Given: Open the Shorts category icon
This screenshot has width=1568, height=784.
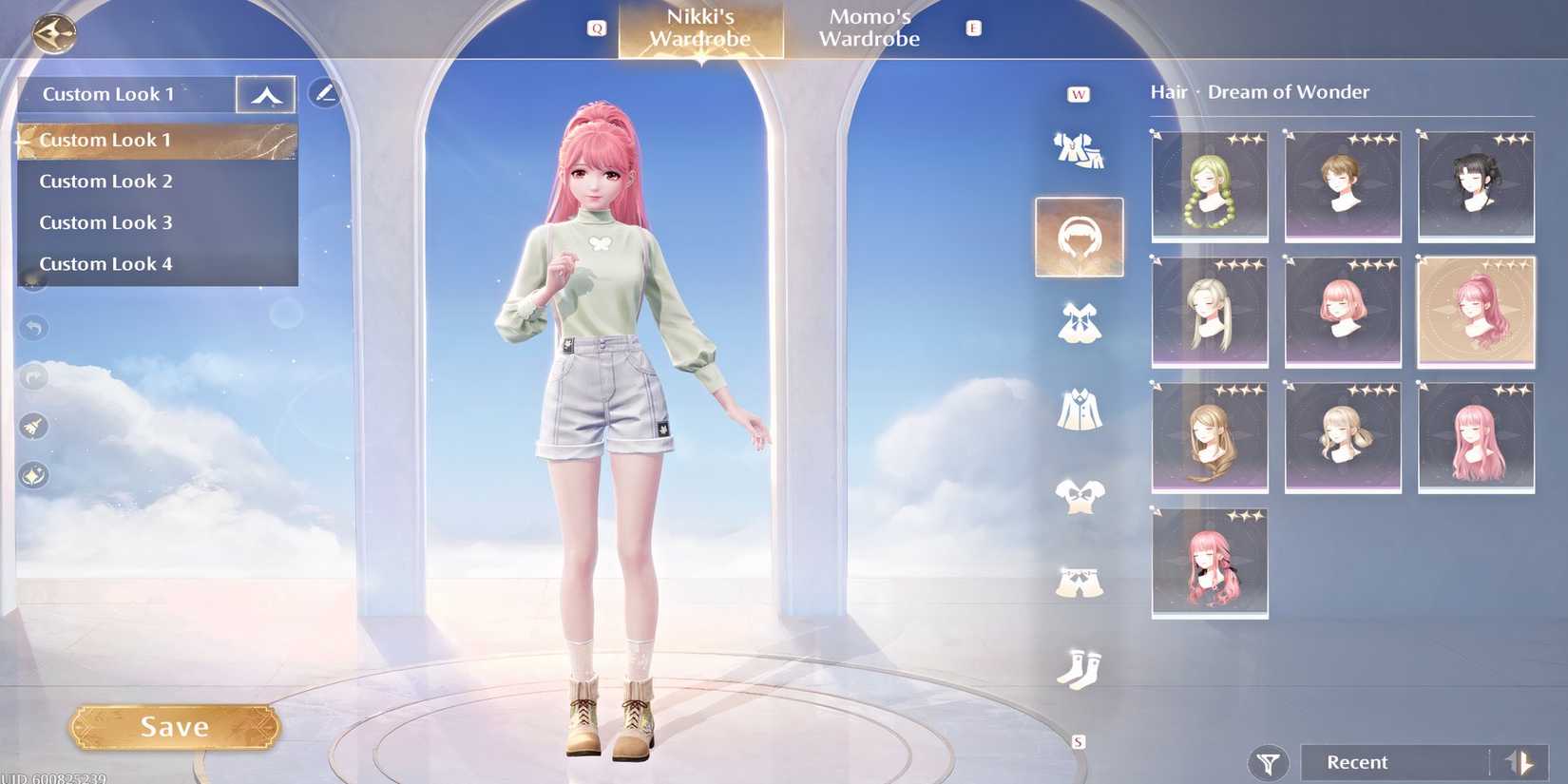Looking at the screenshot, I should 1079,584.
